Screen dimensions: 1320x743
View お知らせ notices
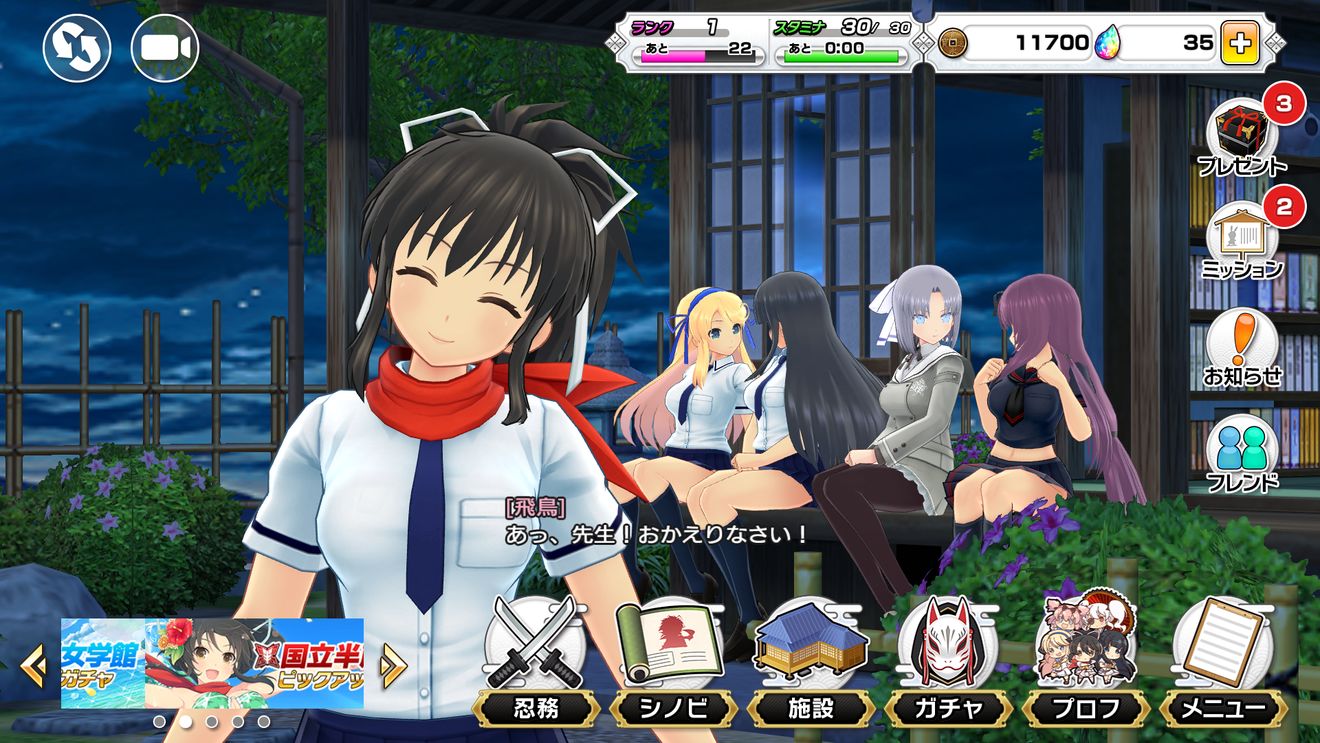click(1242, 347)
